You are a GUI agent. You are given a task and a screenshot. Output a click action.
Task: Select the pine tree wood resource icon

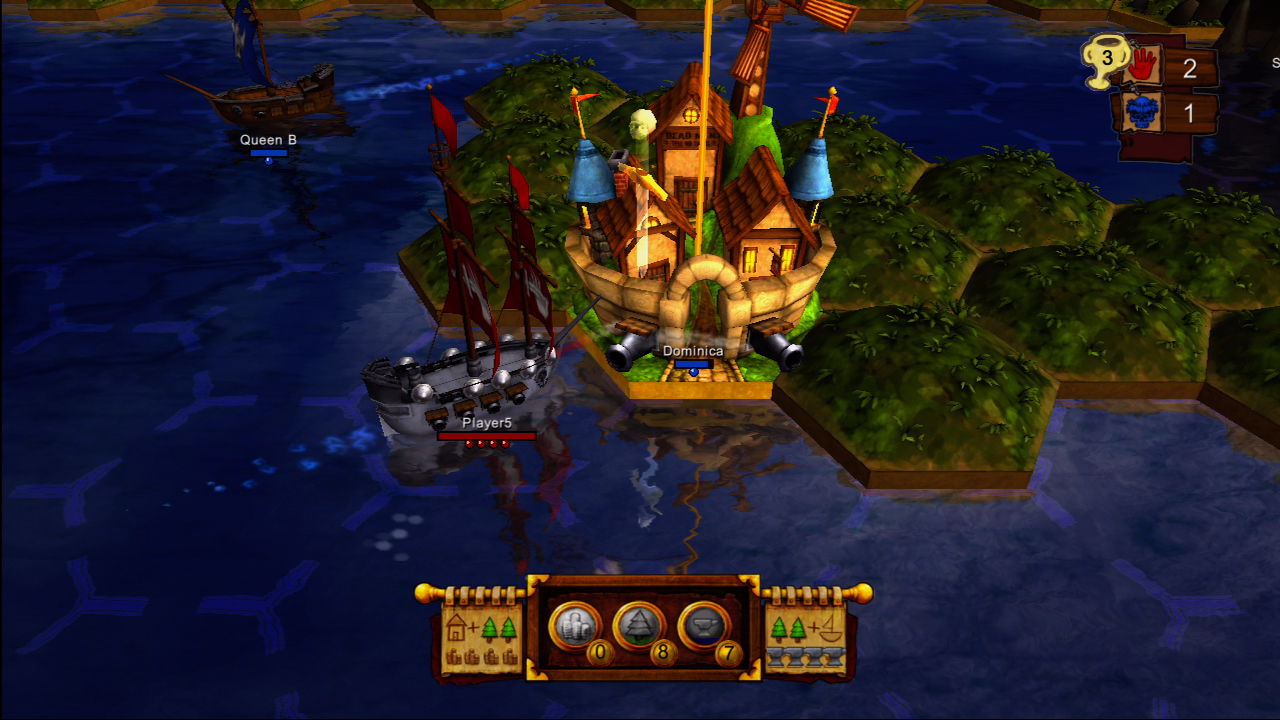pyautogui.click(x=639, y=626)
